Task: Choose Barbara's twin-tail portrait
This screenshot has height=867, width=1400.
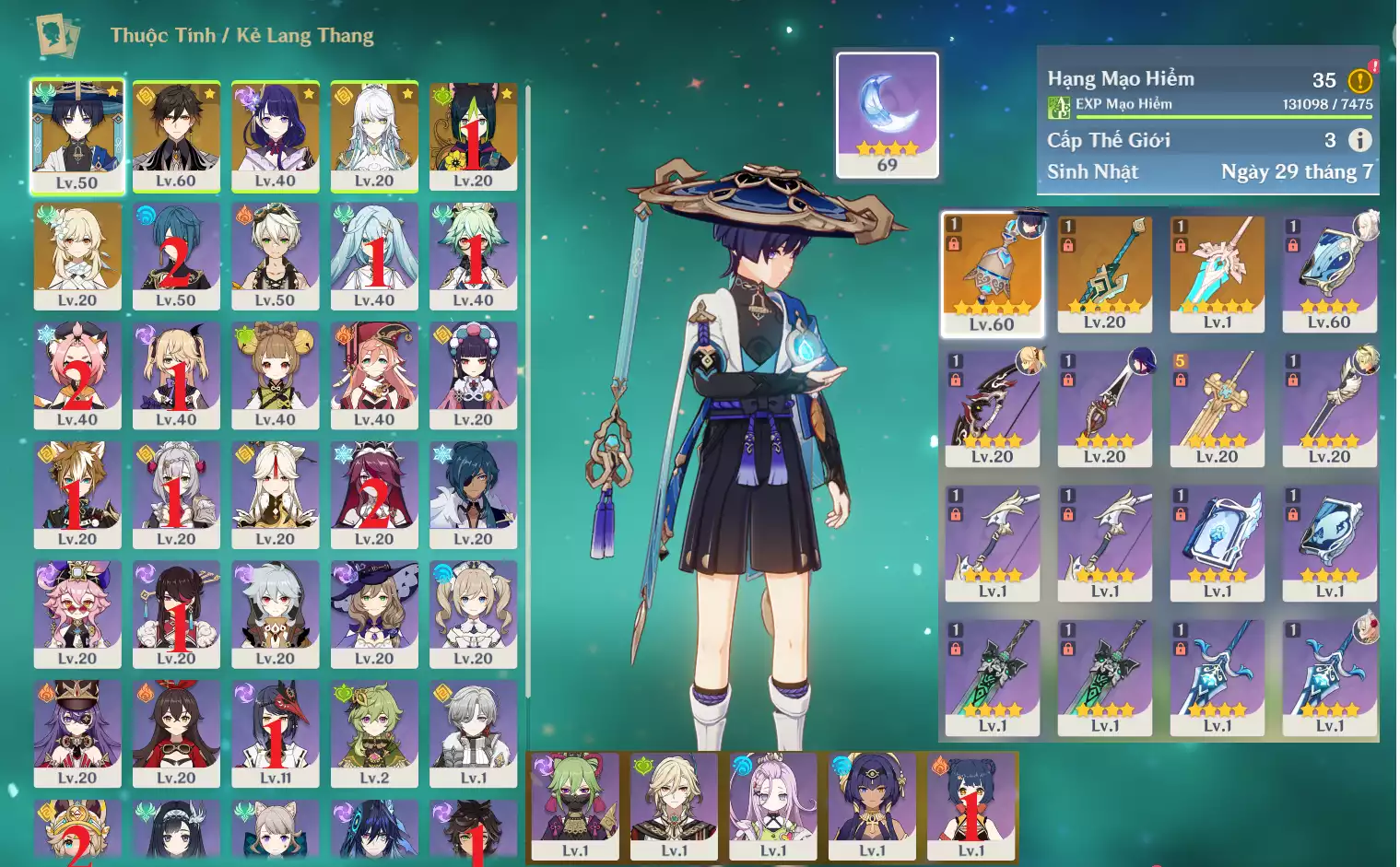Action: click(473, 614)
